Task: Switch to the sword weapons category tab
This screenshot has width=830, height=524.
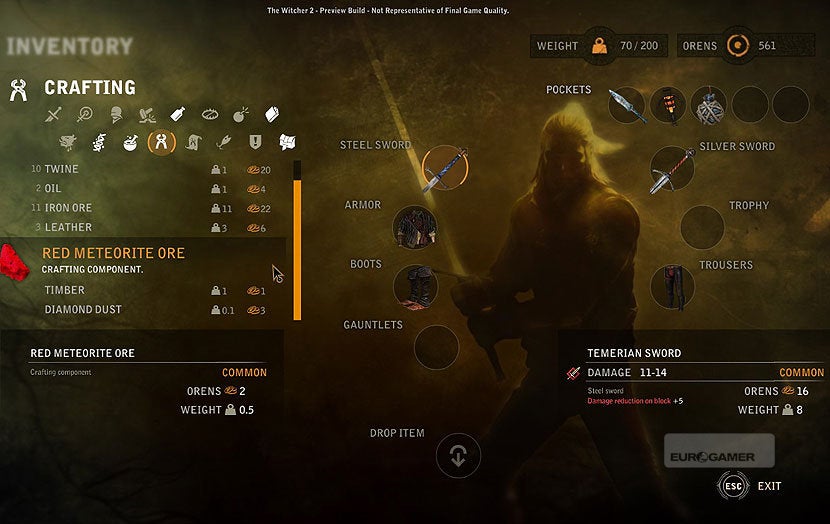Action: click(55, 115)
